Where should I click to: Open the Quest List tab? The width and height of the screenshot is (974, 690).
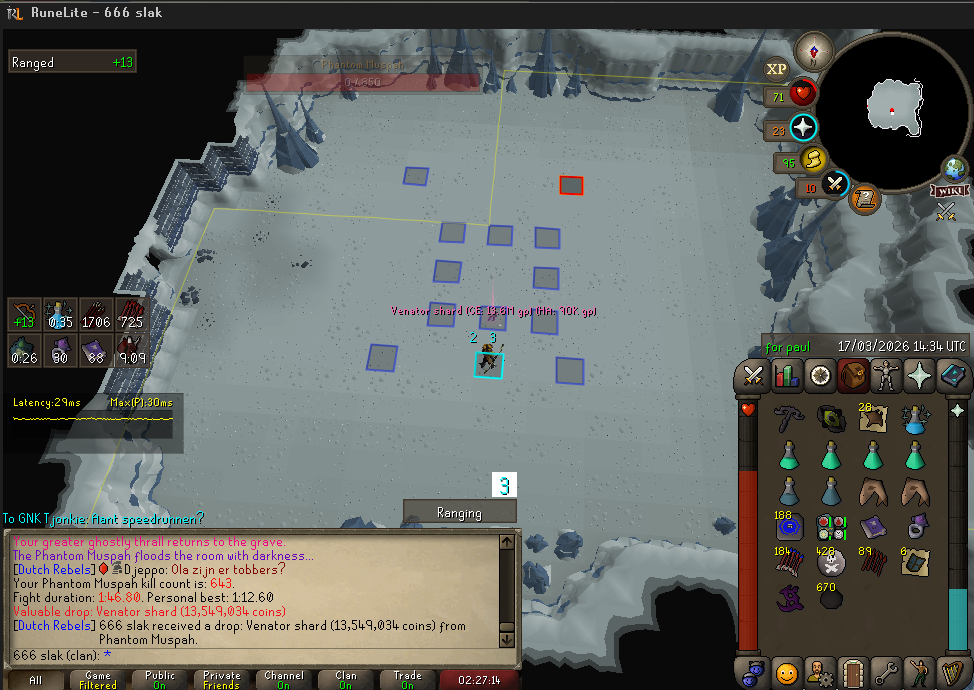point(821,376)
